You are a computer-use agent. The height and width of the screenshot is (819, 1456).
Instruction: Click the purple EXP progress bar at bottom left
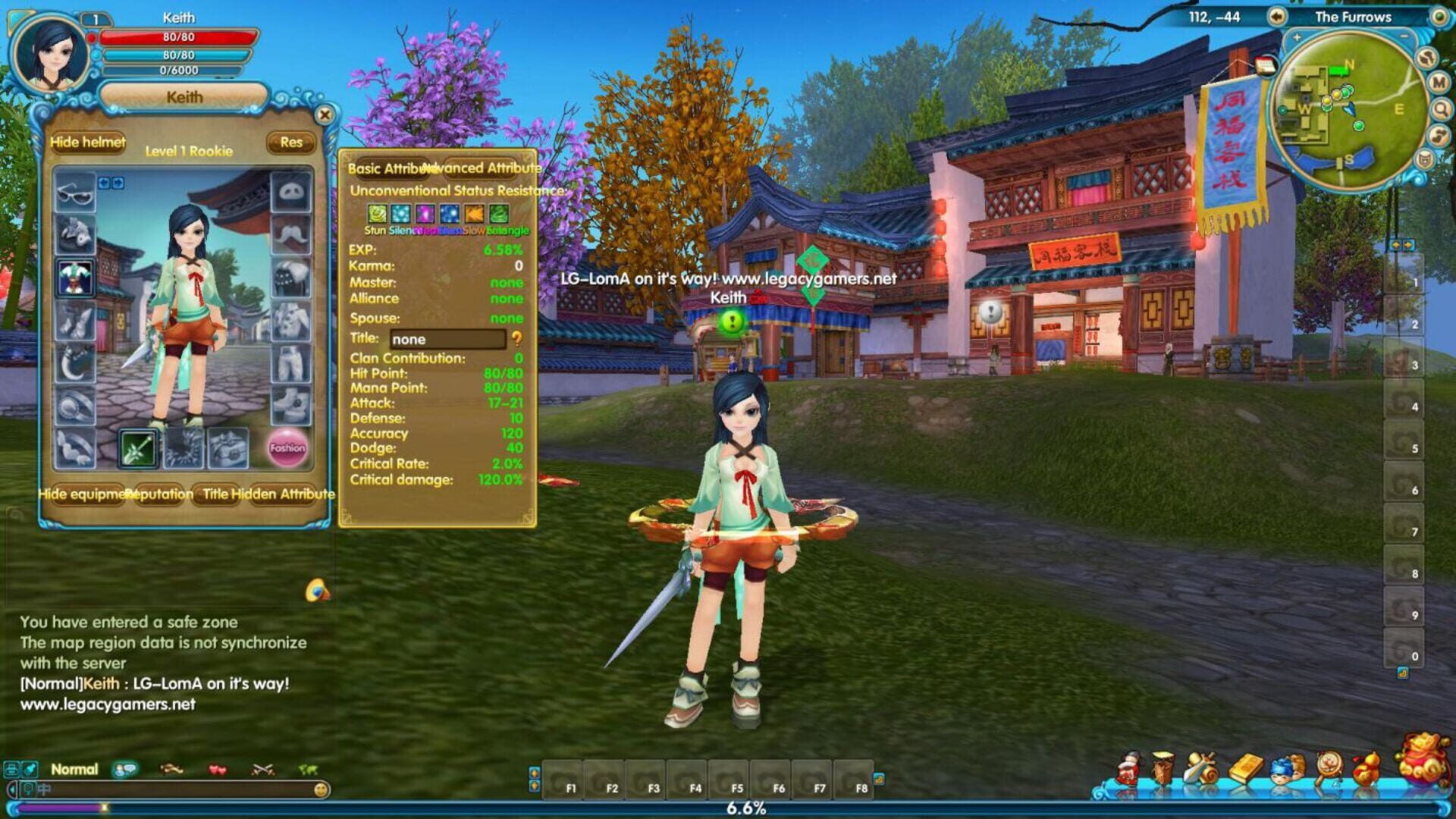tap(61, 808)
